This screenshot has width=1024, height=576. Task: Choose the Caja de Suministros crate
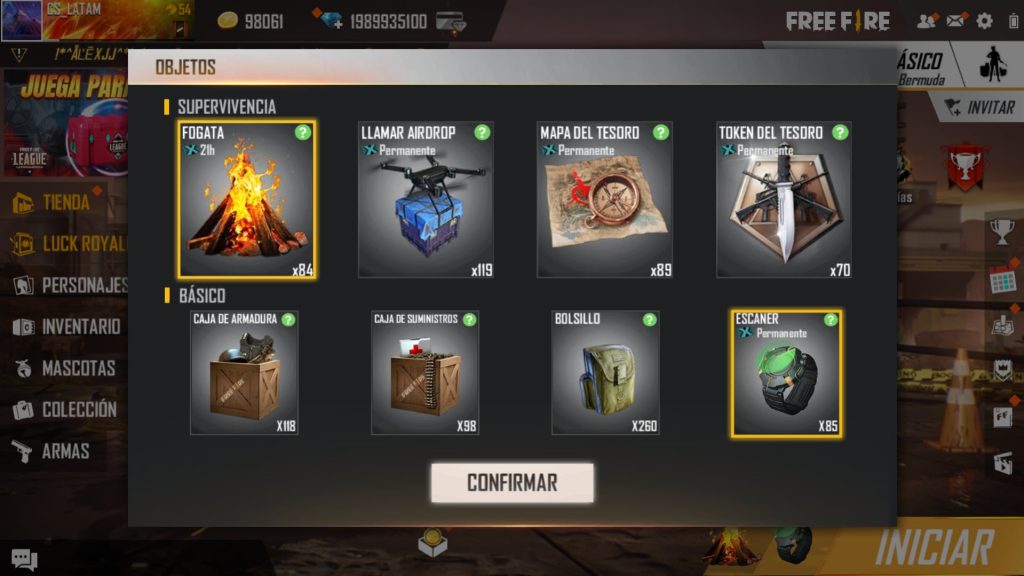(425, 372)
